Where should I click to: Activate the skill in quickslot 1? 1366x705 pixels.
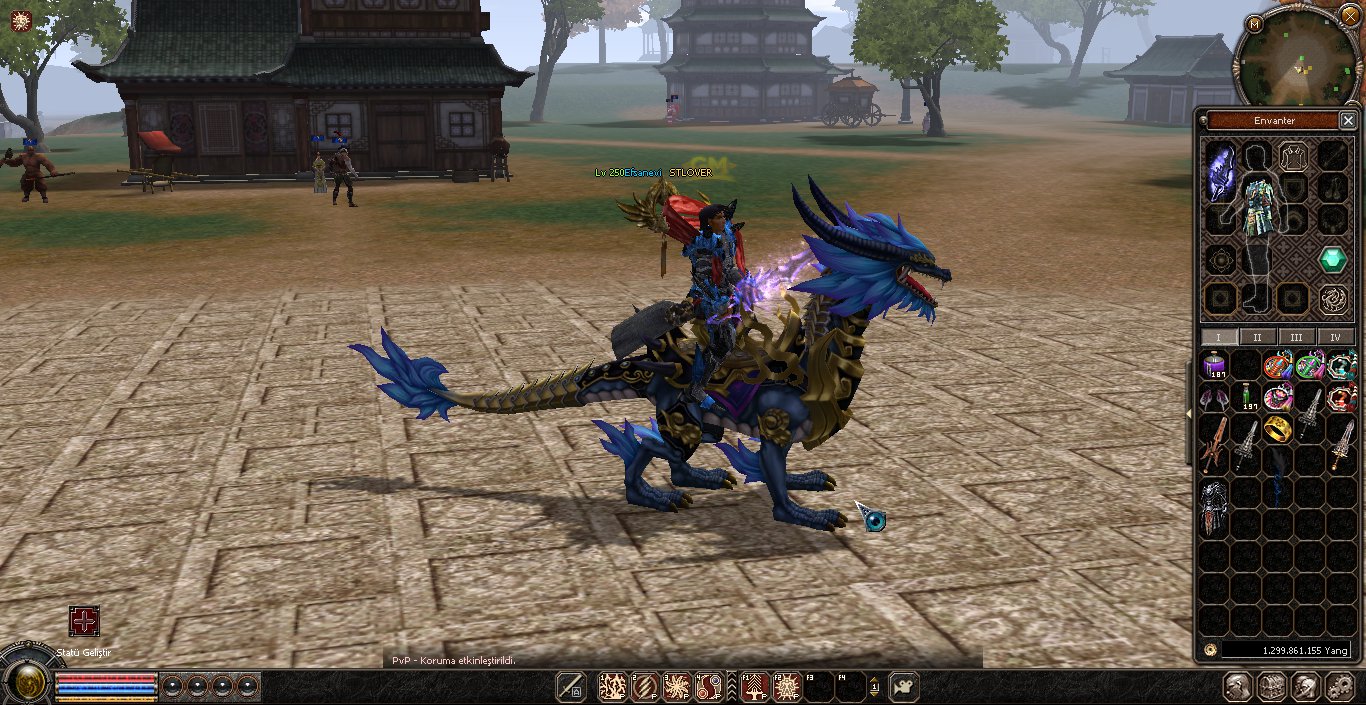(x=612, y=686)
